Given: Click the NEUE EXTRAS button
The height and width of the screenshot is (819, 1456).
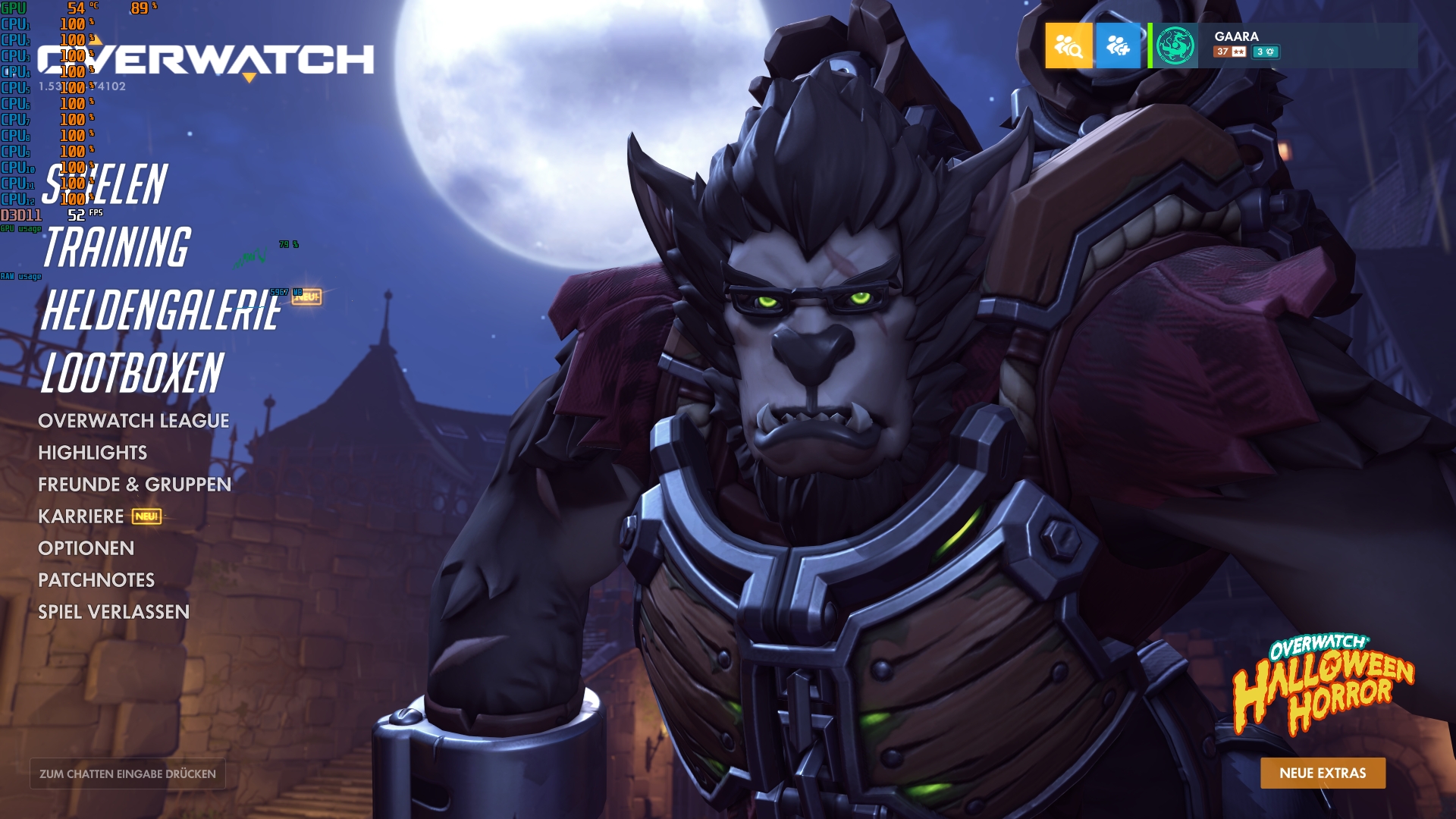Looking at the screenshot, I should click(x=1323, y=773).
